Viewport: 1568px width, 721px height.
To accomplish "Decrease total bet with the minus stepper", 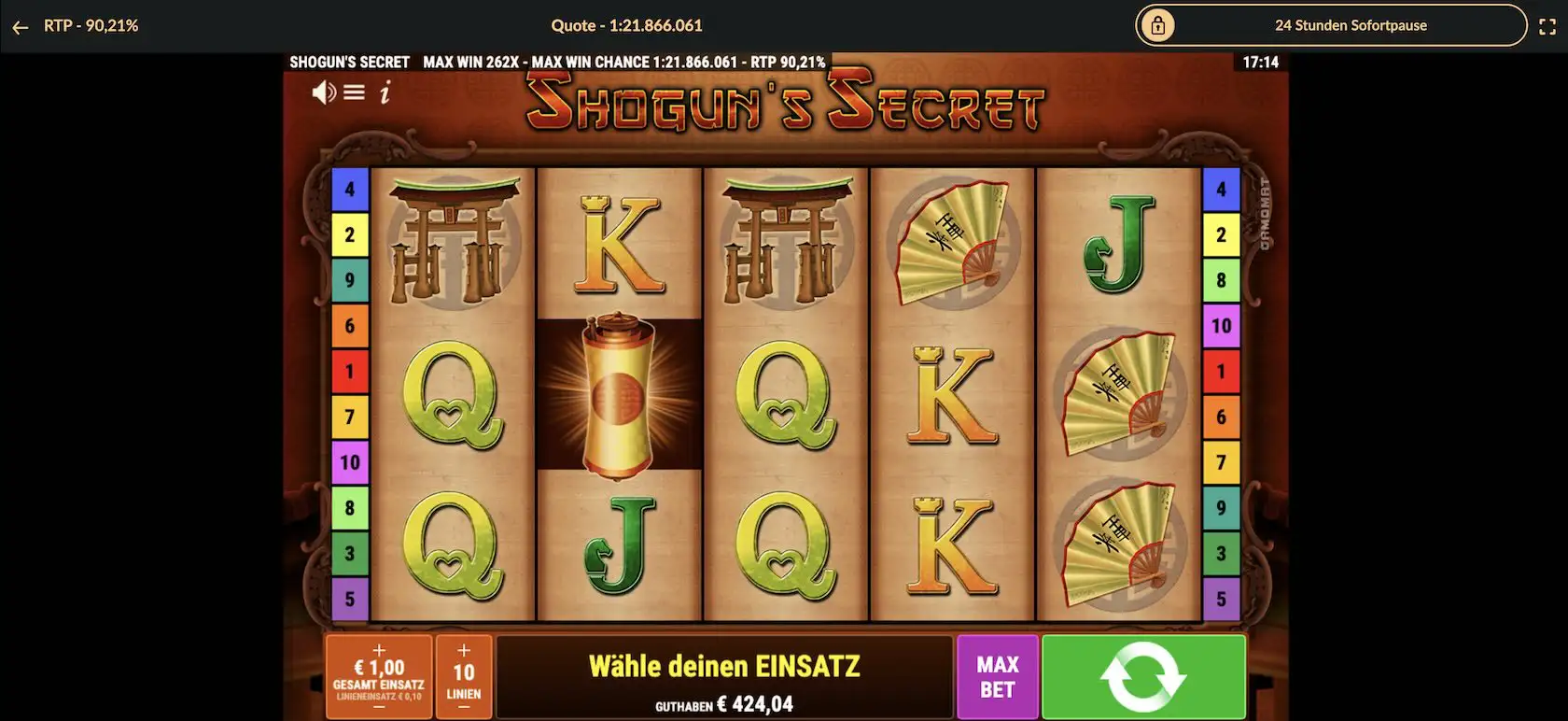I will pos(378,707).
